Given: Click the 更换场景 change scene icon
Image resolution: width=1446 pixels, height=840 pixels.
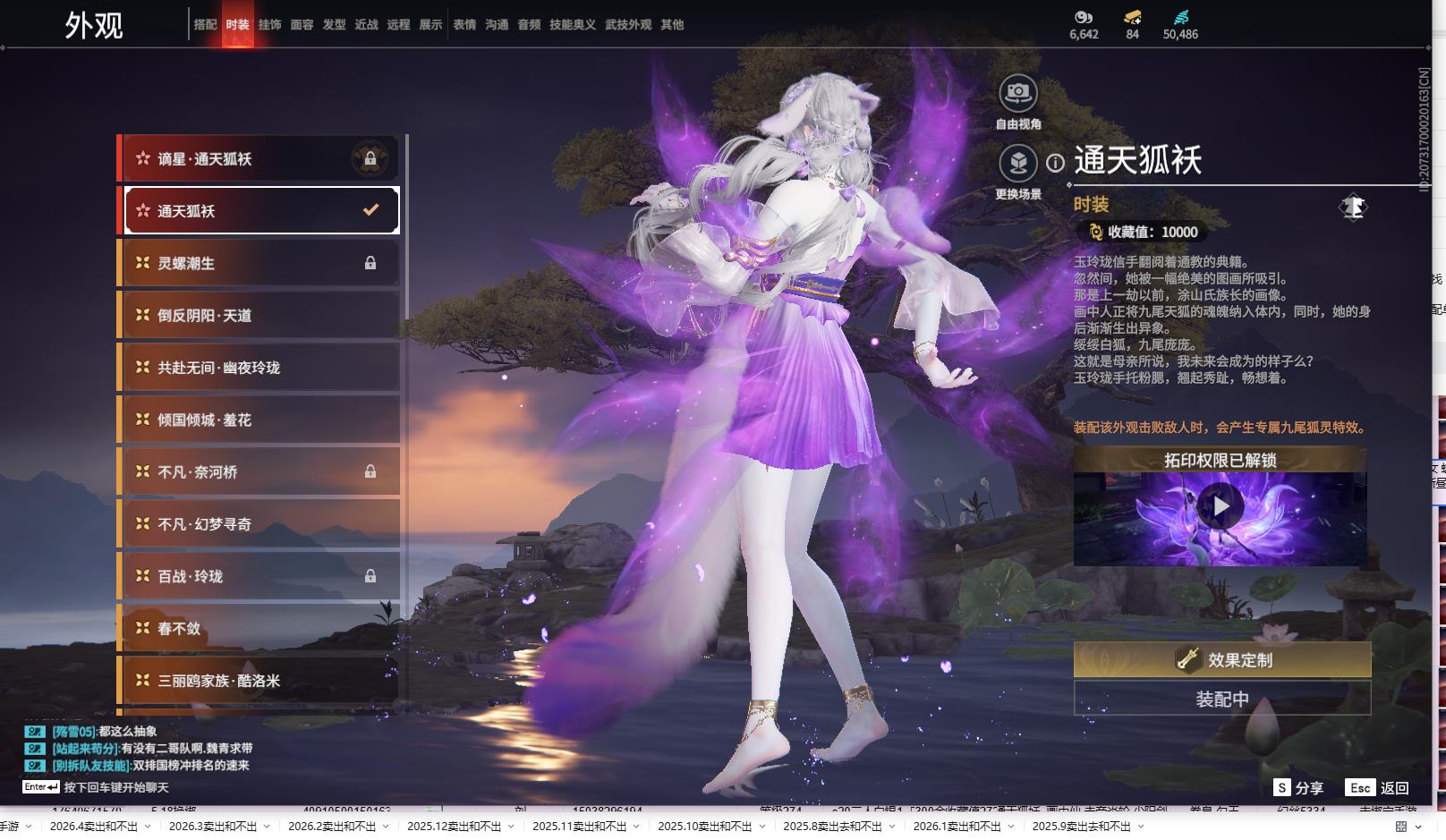Looking at the screenshot, I should coord(1018,163).
